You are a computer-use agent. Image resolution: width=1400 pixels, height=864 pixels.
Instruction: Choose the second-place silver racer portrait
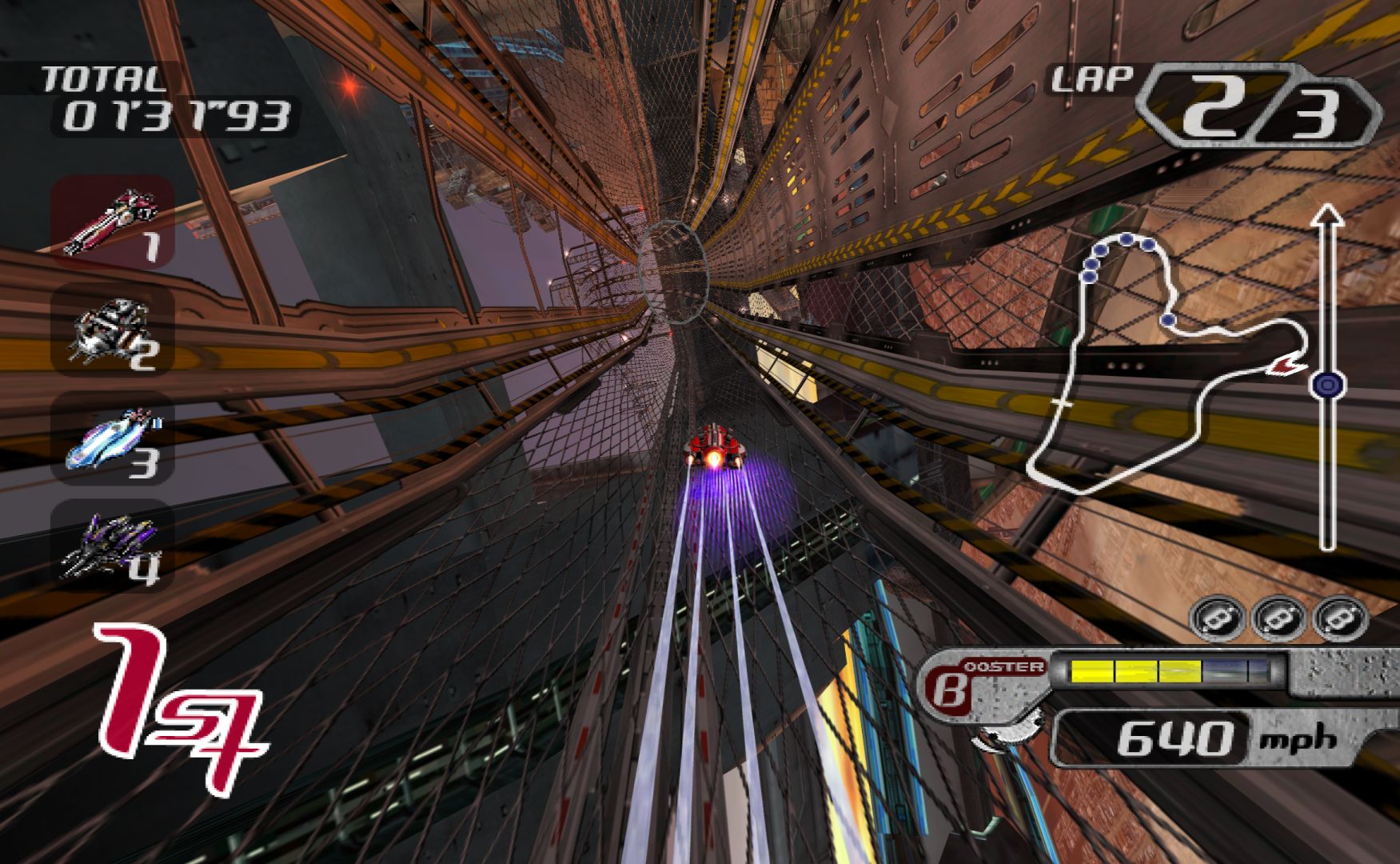(112, 330)
